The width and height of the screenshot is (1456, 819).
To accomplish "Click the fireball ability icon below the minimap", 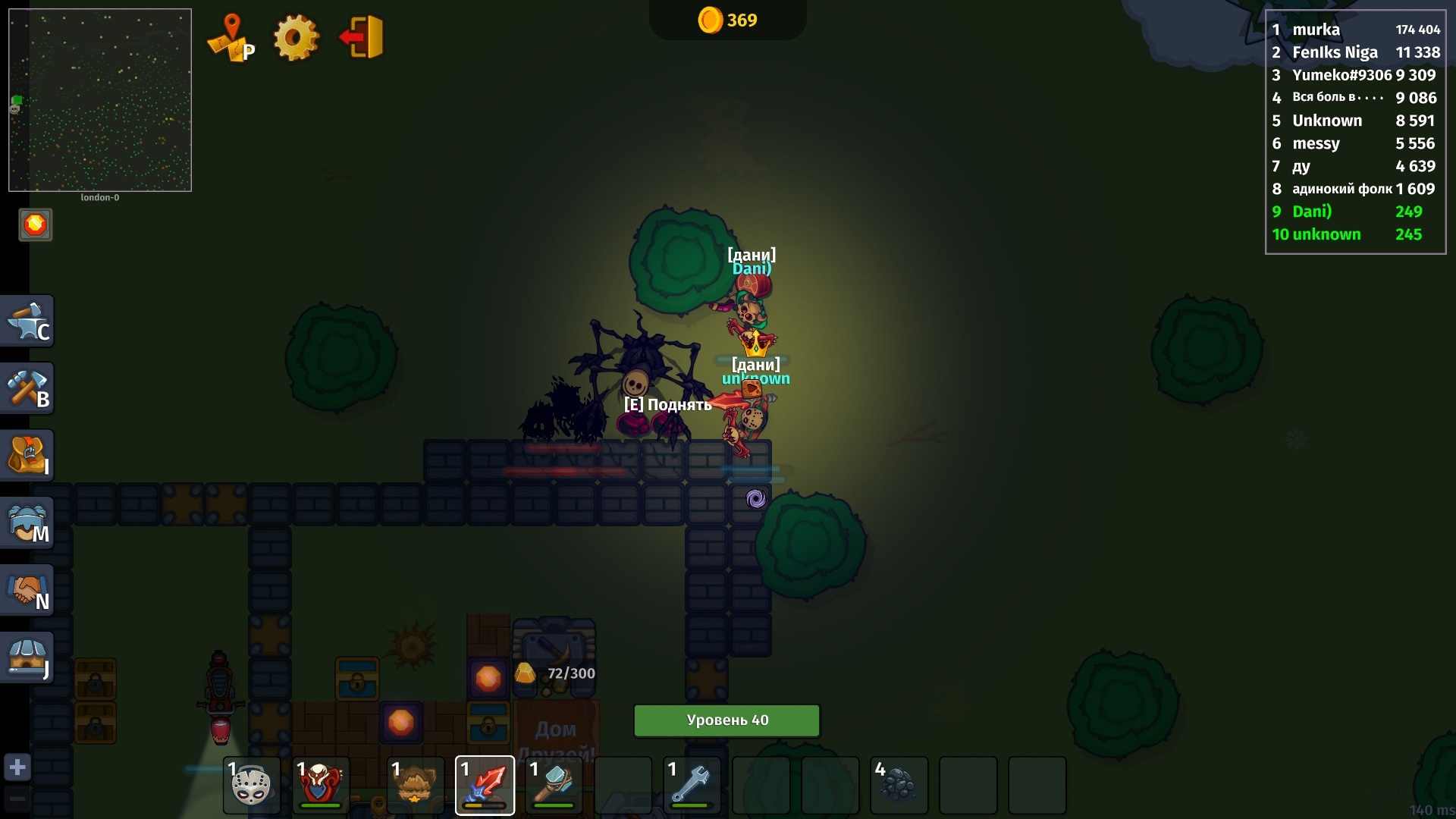I will point(35,224).
